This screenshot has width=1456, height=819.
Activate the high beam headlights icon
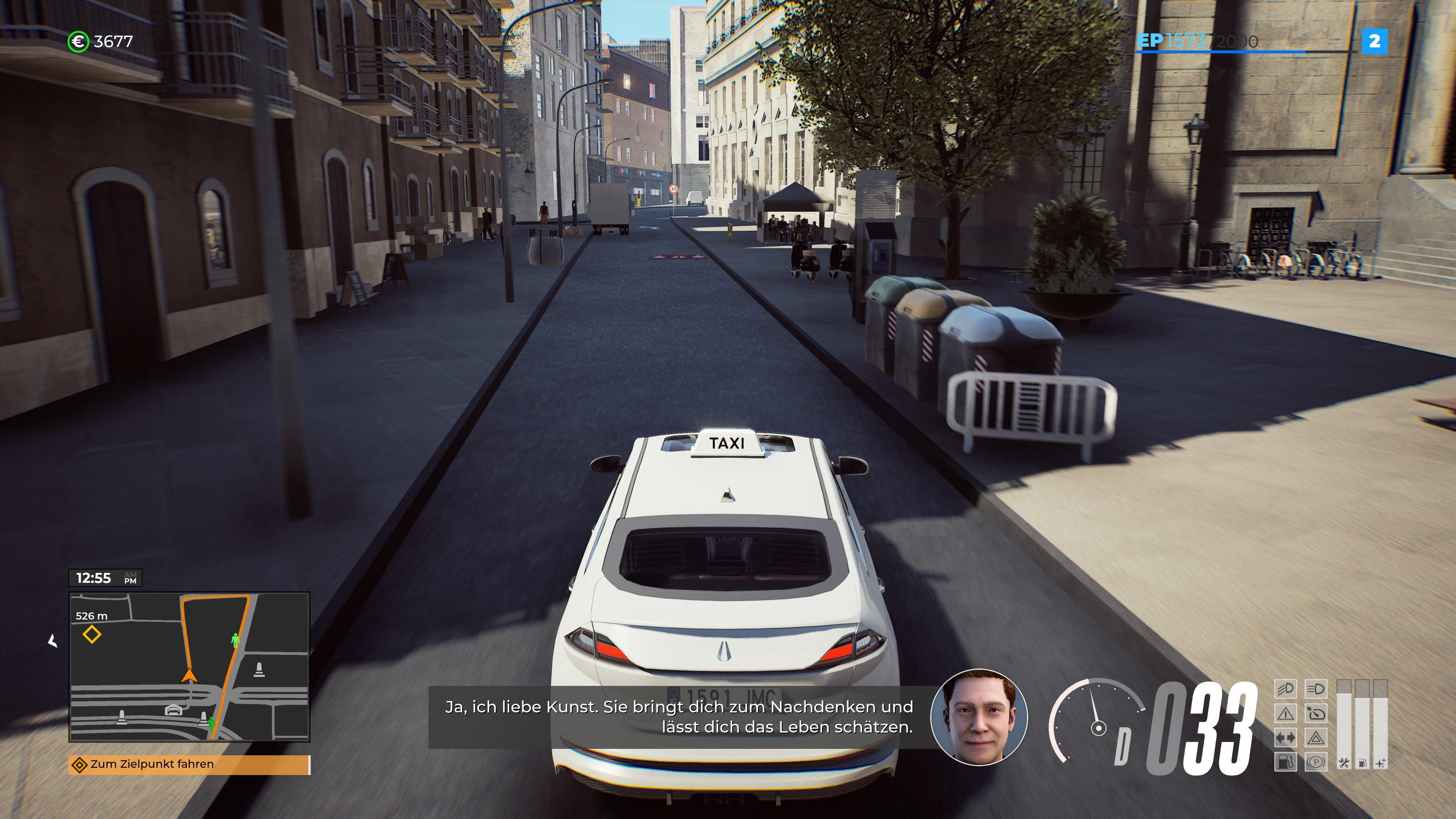(1316, 690)
